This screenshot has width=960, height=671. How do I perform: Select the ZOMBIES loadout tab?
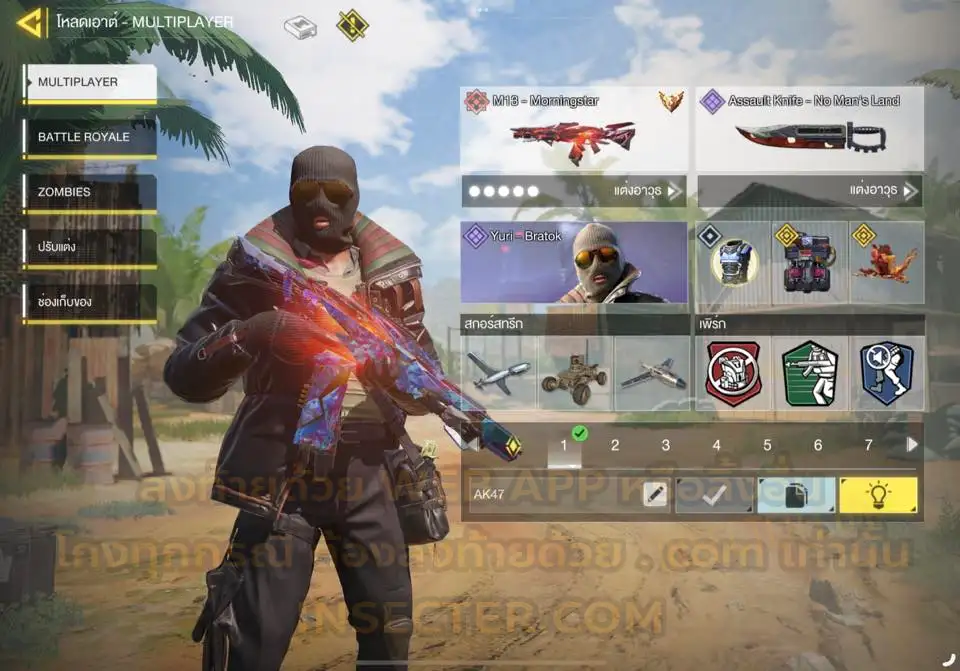click(x=90, y=192)
